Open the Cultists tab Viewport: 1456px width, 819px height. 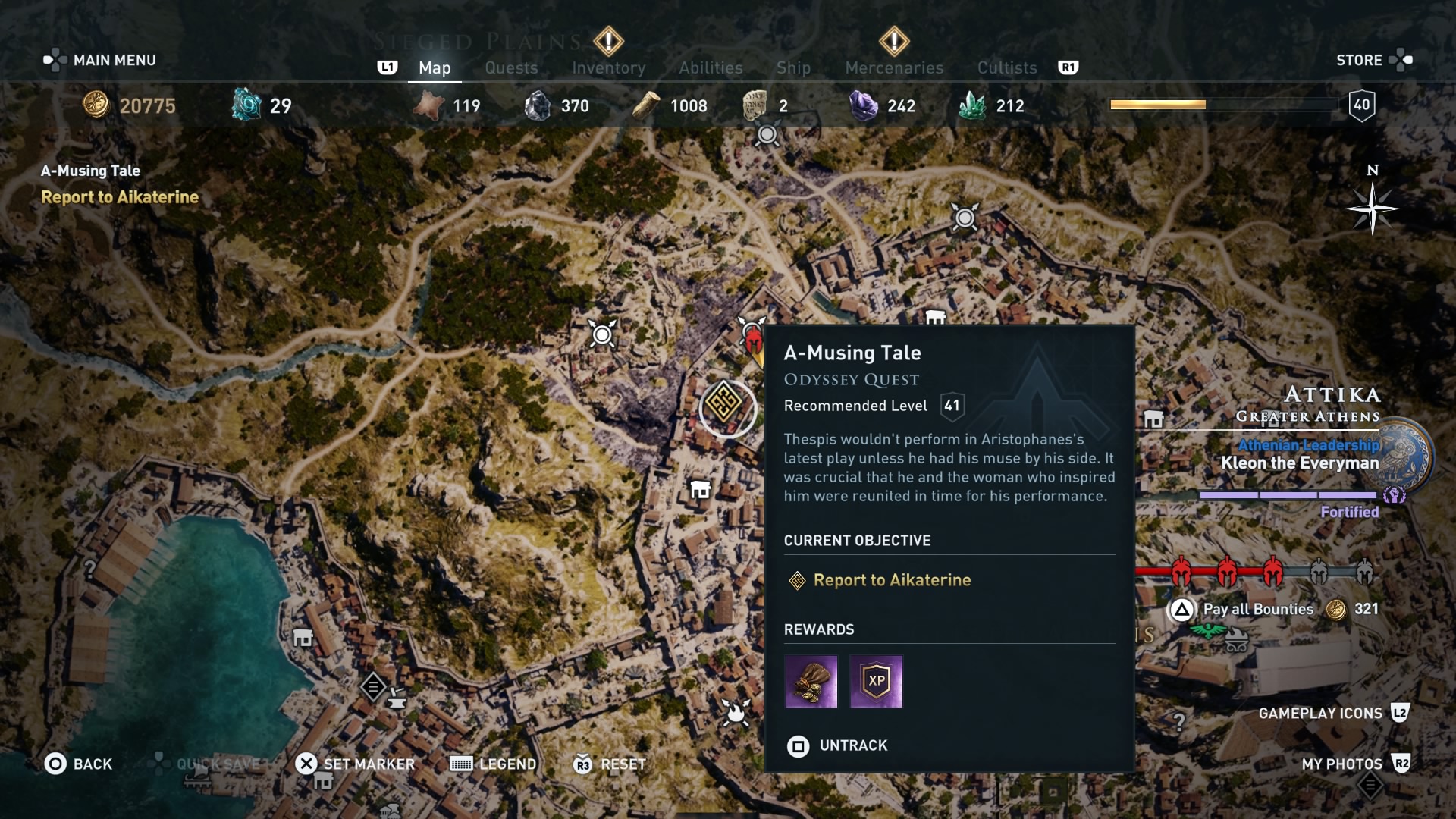pos(1007,67)
